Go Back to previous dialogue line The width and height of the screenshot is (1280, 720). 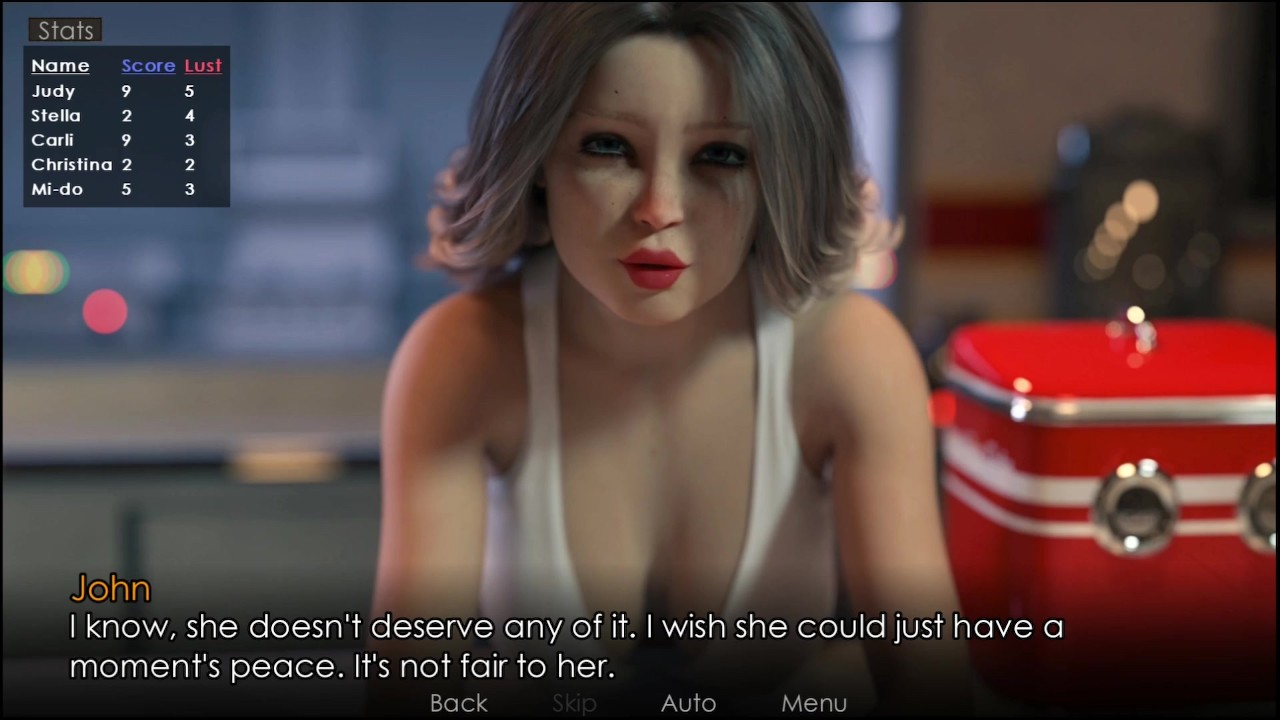(459, 703)
